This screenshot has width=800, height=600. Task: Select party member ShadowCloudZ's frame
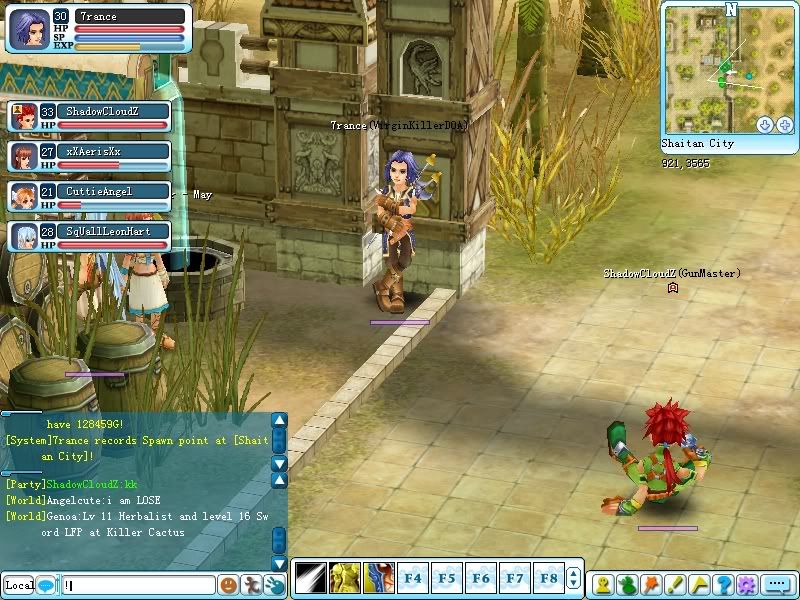(88, 116)
